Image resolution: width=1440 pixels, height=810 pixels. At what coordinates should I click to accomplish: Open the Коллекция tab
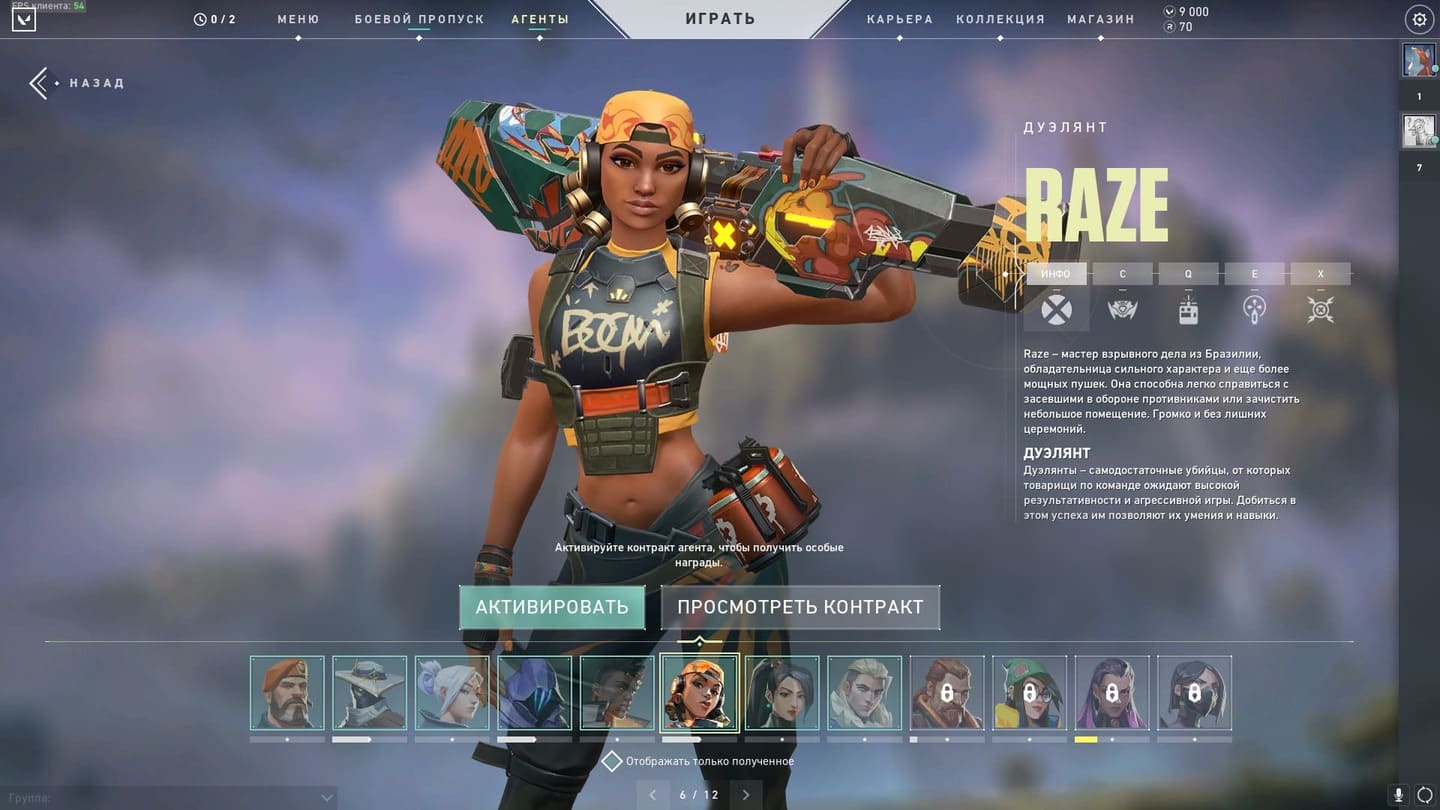1000,19
